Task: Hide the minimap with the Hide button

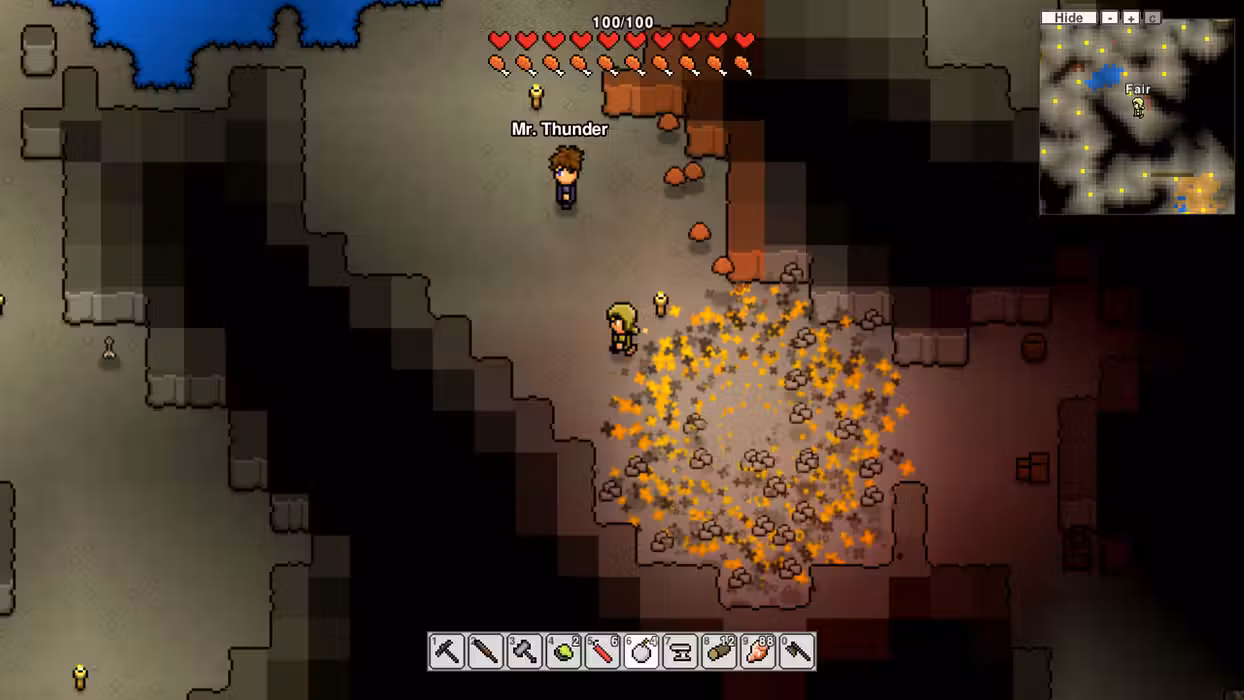Action: [1068, 18]
